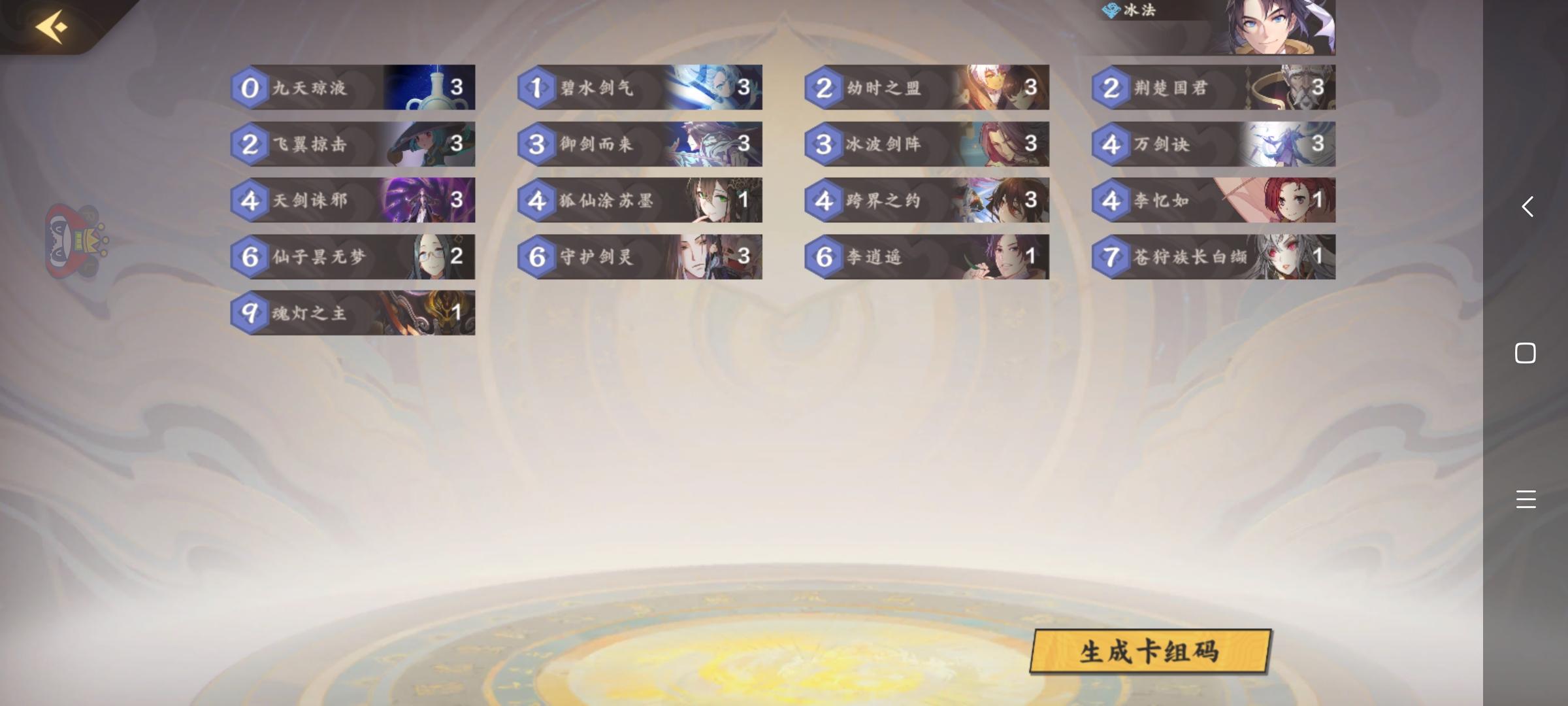Click the cost 0 hexagon on 九天琼液
The image size is (1568, 706).
tap(250, 87)
